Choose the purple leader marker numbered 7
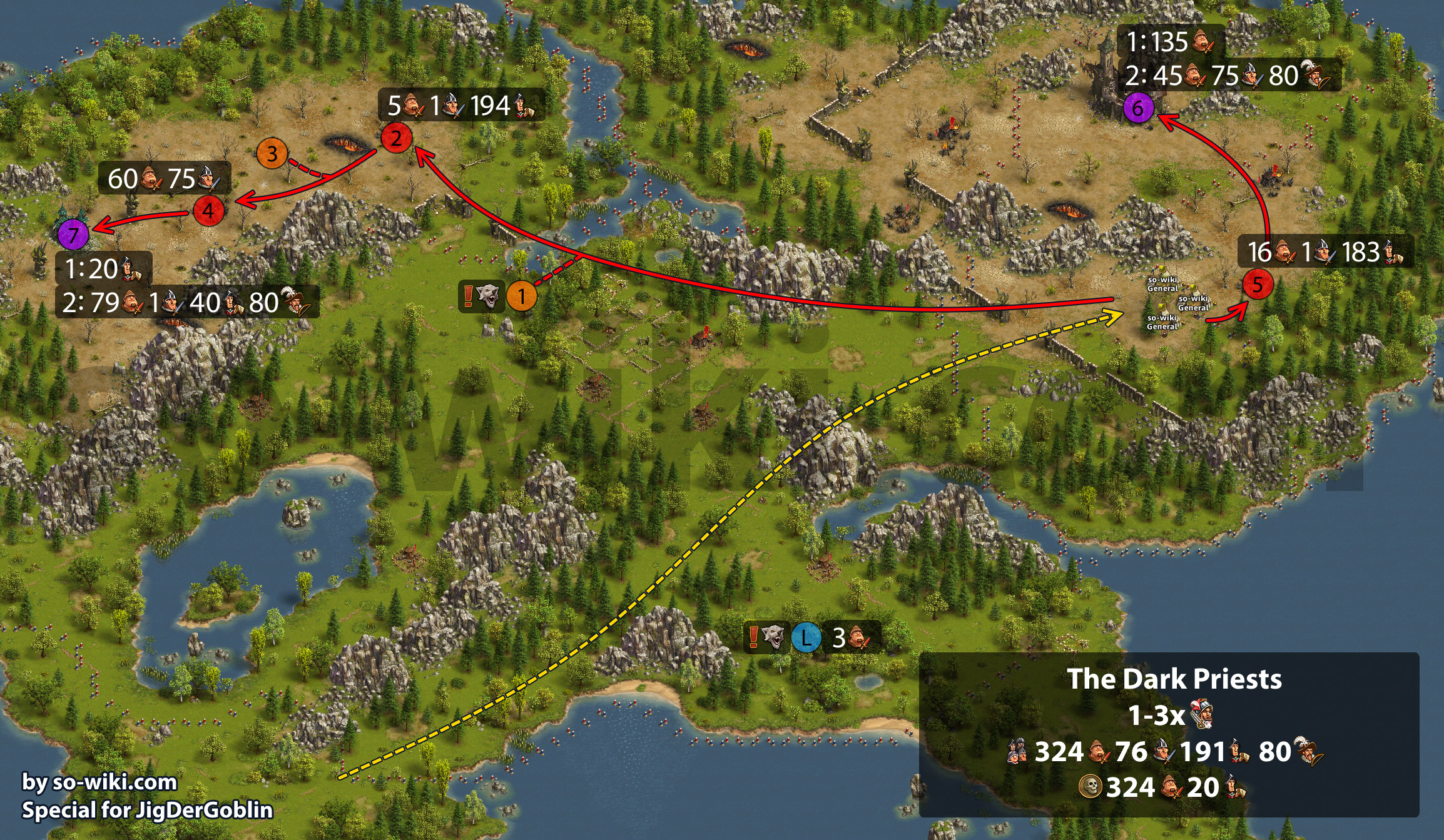The height and width of the screenshot is (840, 1444). 73,235
